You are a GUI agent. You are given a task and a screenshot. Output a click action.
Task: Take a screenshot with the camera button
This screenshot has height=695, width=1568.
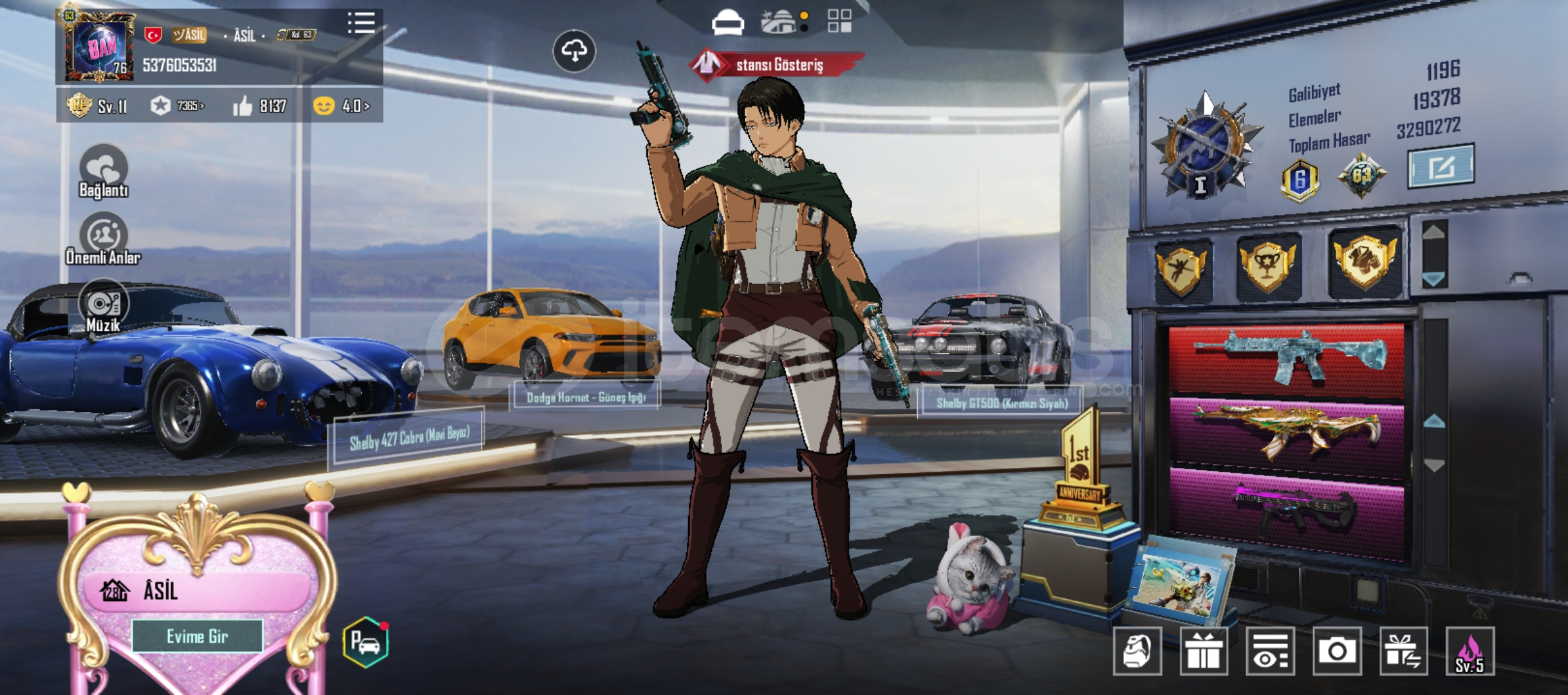pyautogui.click(x=1337, y=651)
